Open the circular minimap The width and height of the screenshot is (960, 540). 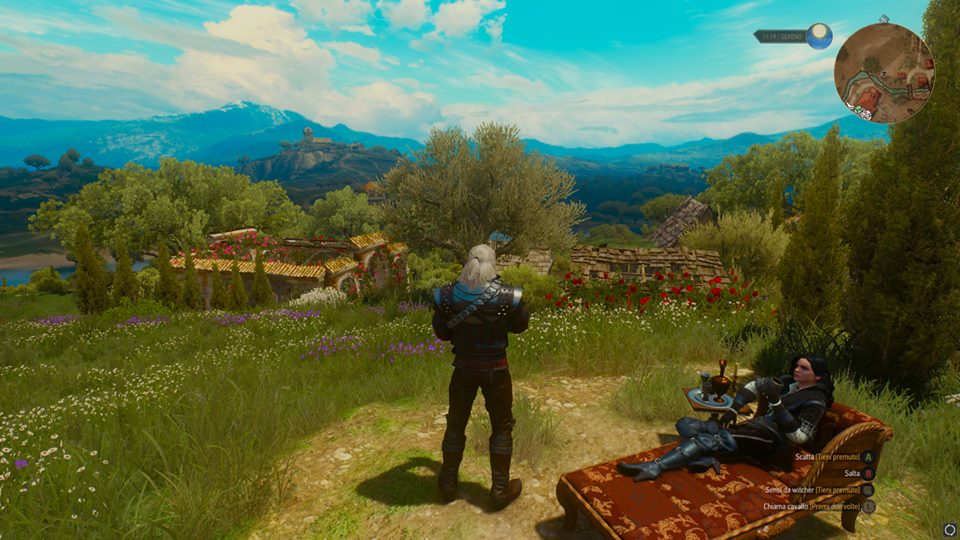coord(884,73)
